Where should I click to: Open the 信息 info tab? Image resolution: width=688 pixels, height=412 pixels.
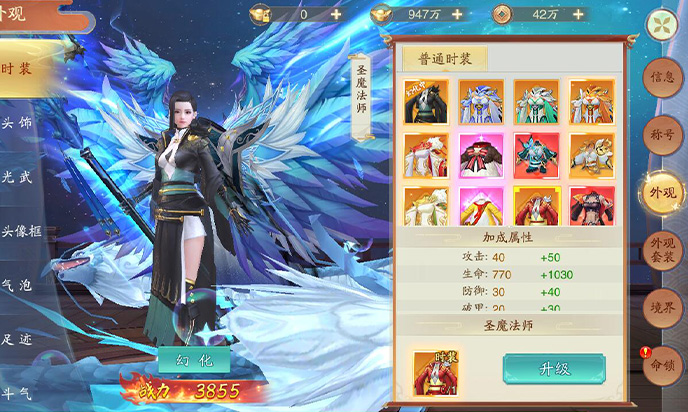[662, 77]
